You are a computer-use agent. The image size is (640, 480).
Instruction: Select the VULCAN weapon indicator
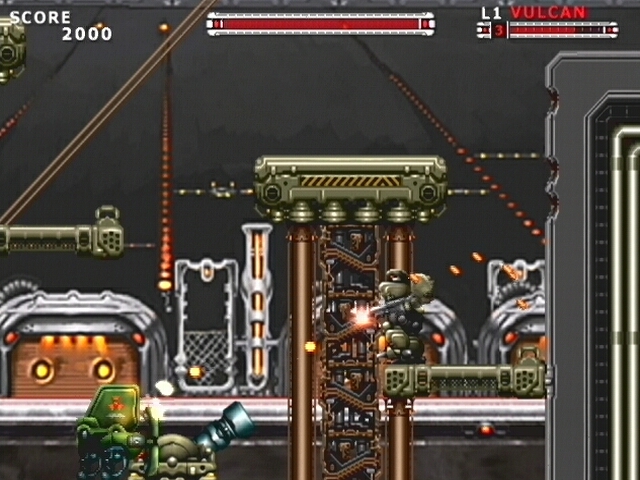(x=548, y=13)
